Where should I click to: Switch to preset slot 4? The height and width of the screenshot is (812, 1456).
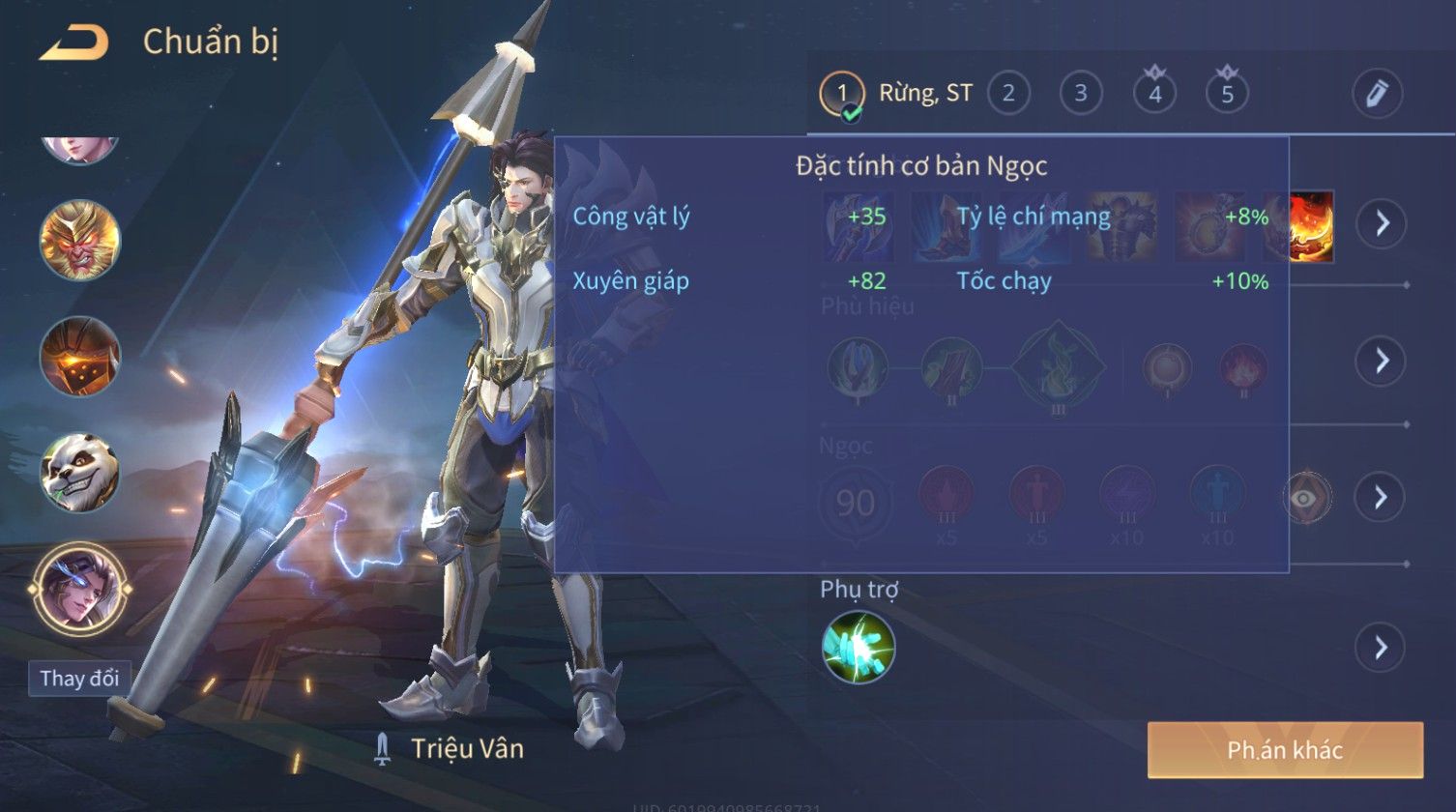click(1154, 94)
